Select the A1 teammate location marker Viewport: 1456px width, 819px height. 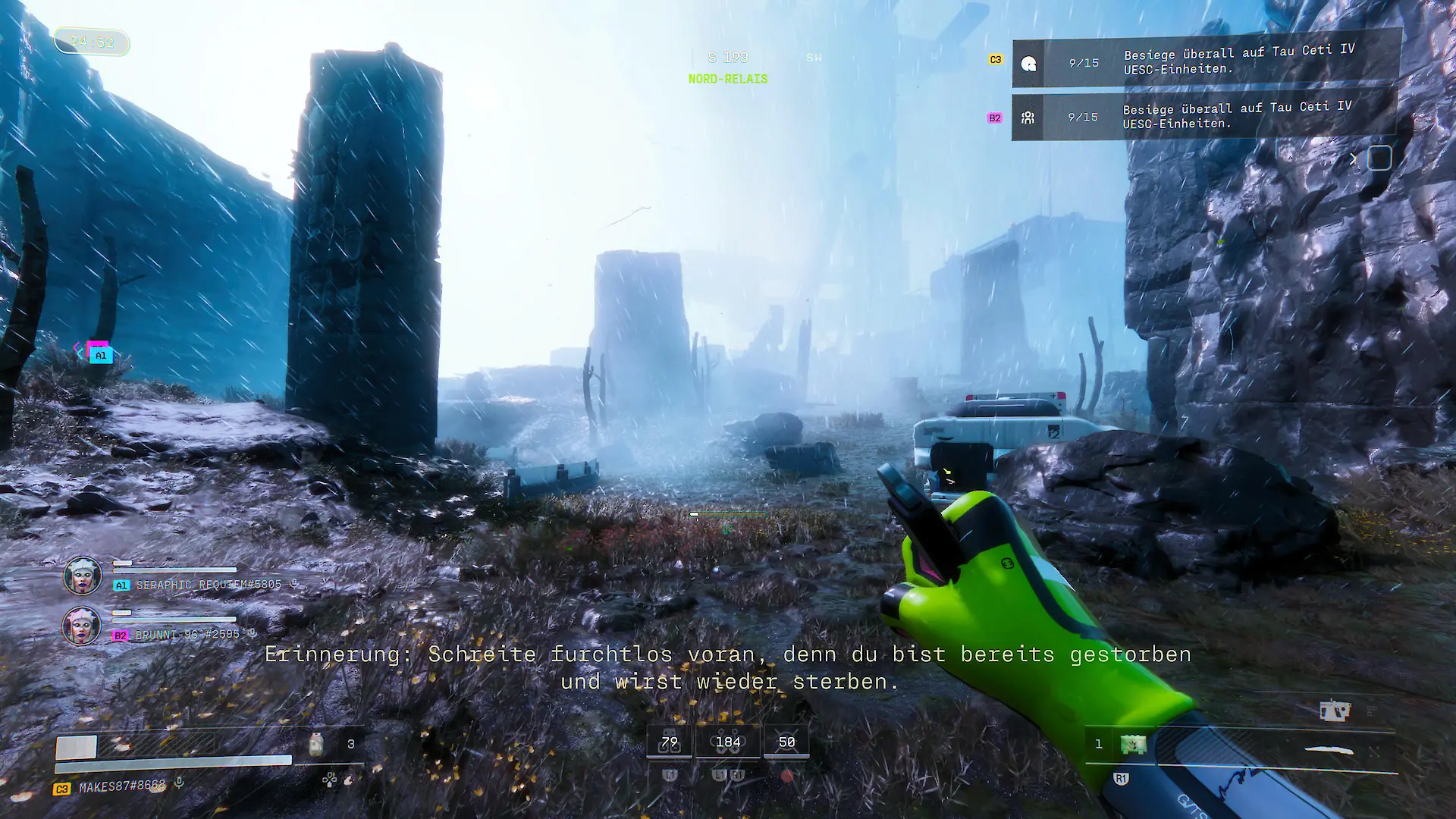(101, 355)
